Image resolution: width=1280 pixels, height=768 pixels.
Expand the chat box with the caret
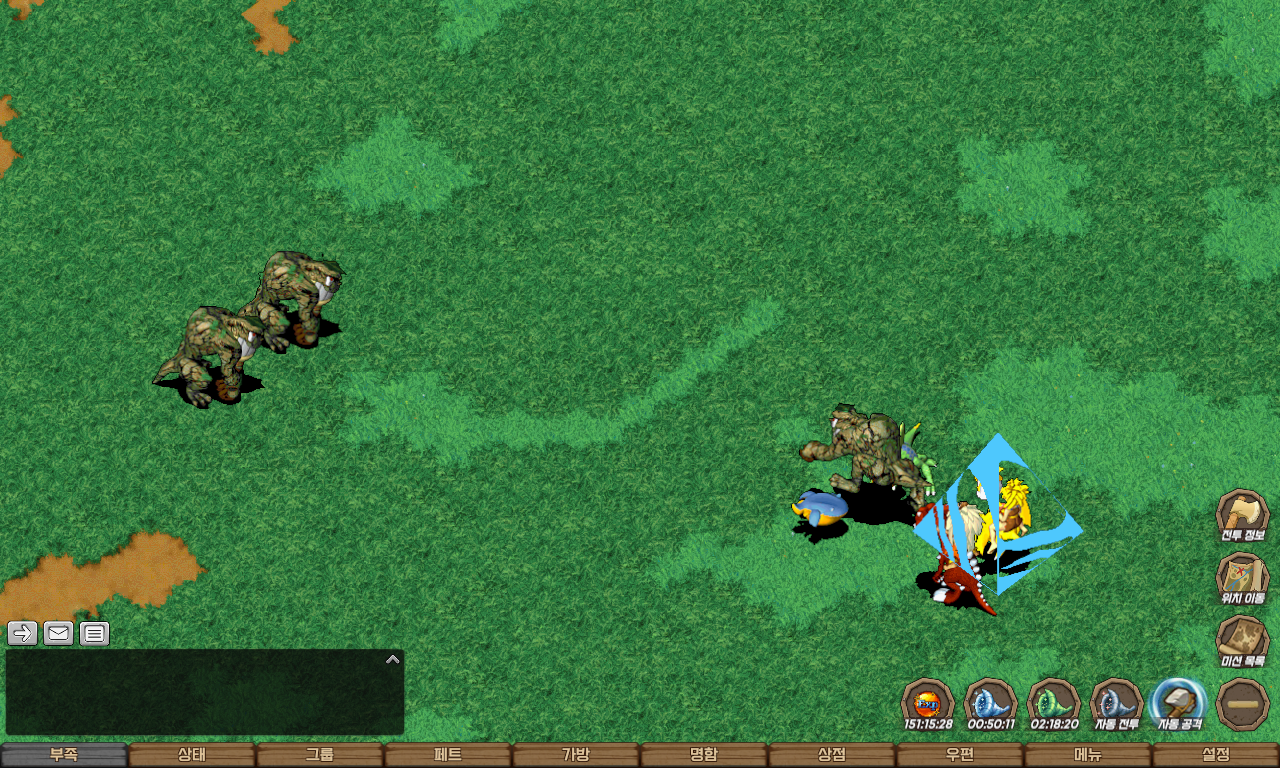pos(393,659)
